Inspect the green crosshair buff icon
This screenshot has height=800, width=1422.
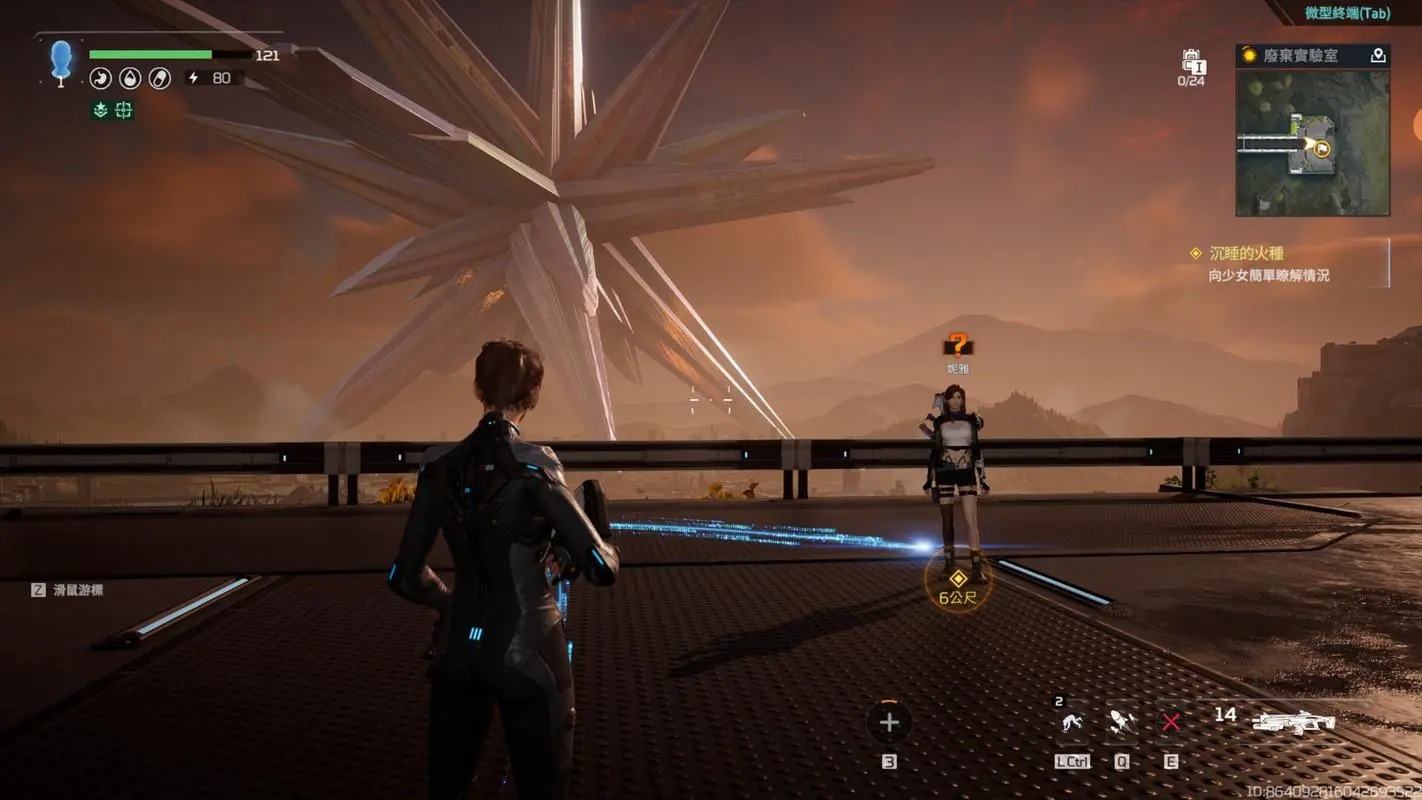[x=124, y=111]
